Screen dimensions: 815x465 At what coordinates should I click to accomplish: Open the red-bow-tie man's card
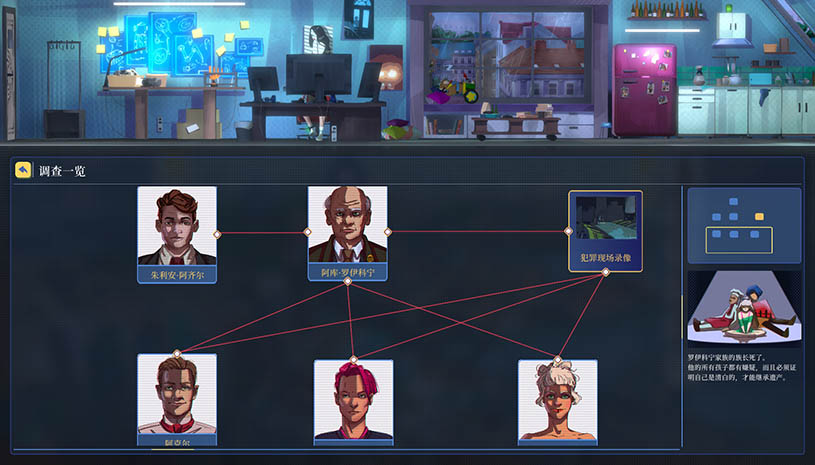(x=177, y=398)
